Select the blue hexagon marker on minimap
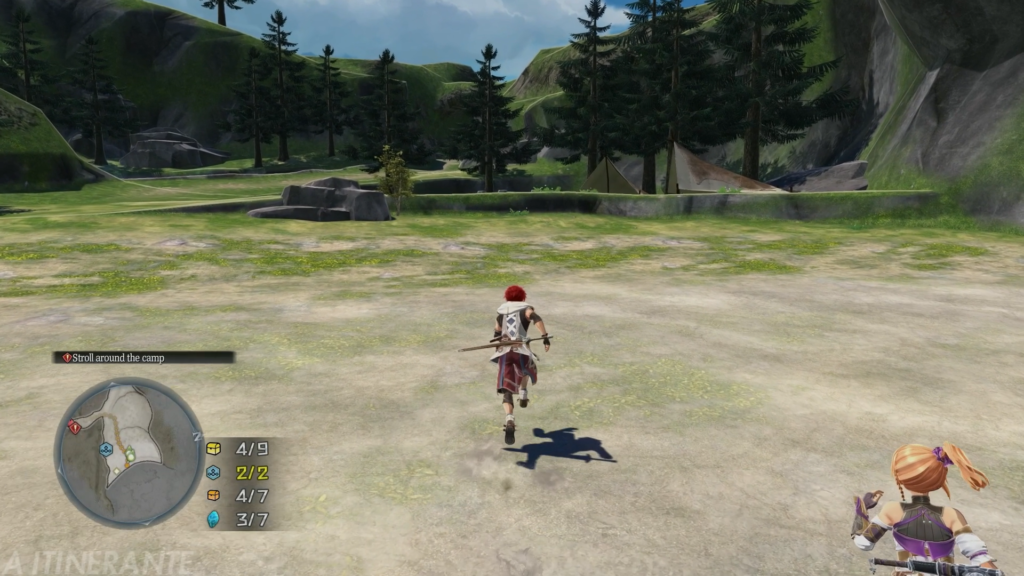Image resolution: width=1024 pixels, height=576 pixels. tap(105, 449)
